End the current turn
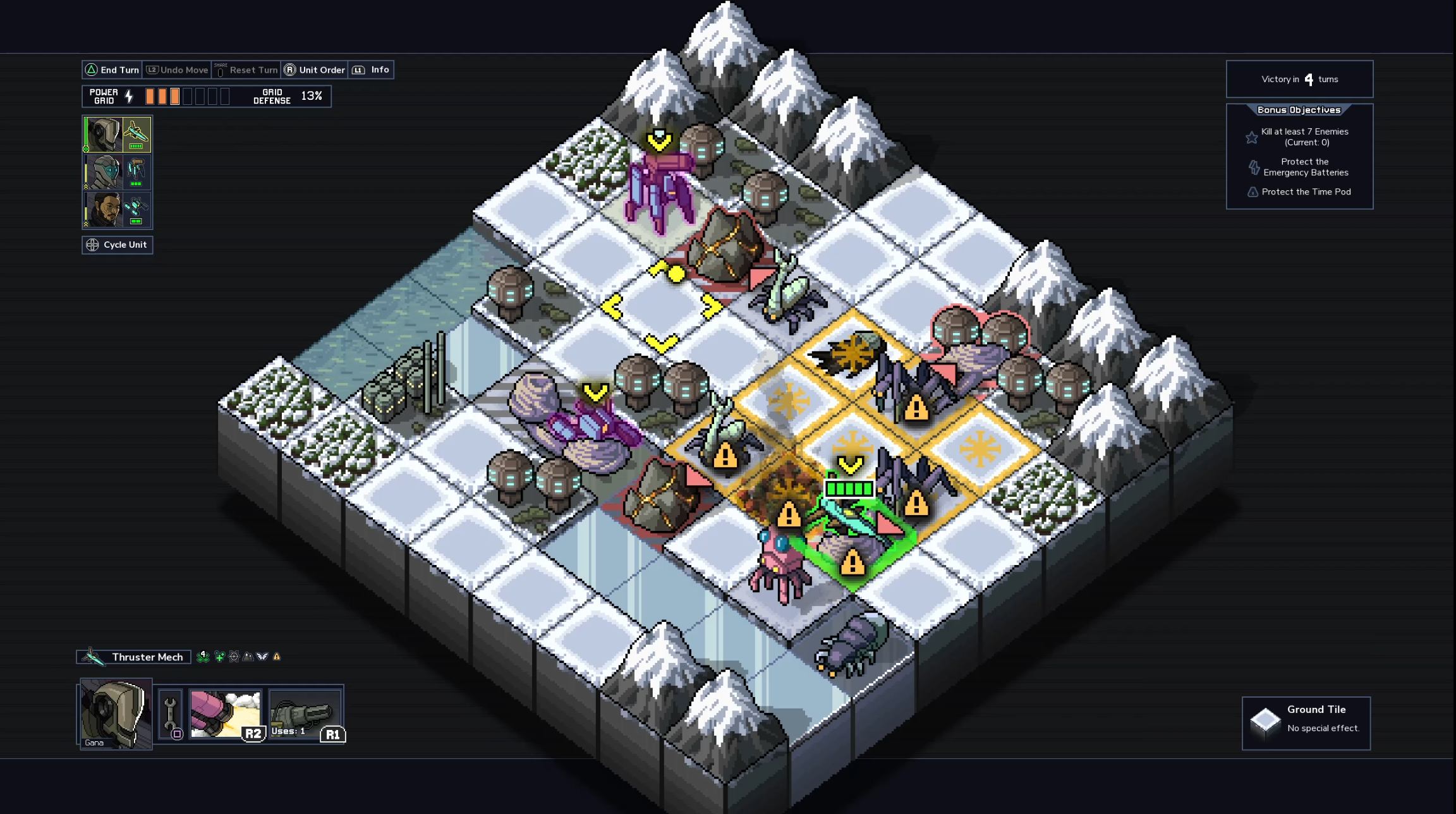This screenshot has height=814, width=1456. click(x=112, y=70)
